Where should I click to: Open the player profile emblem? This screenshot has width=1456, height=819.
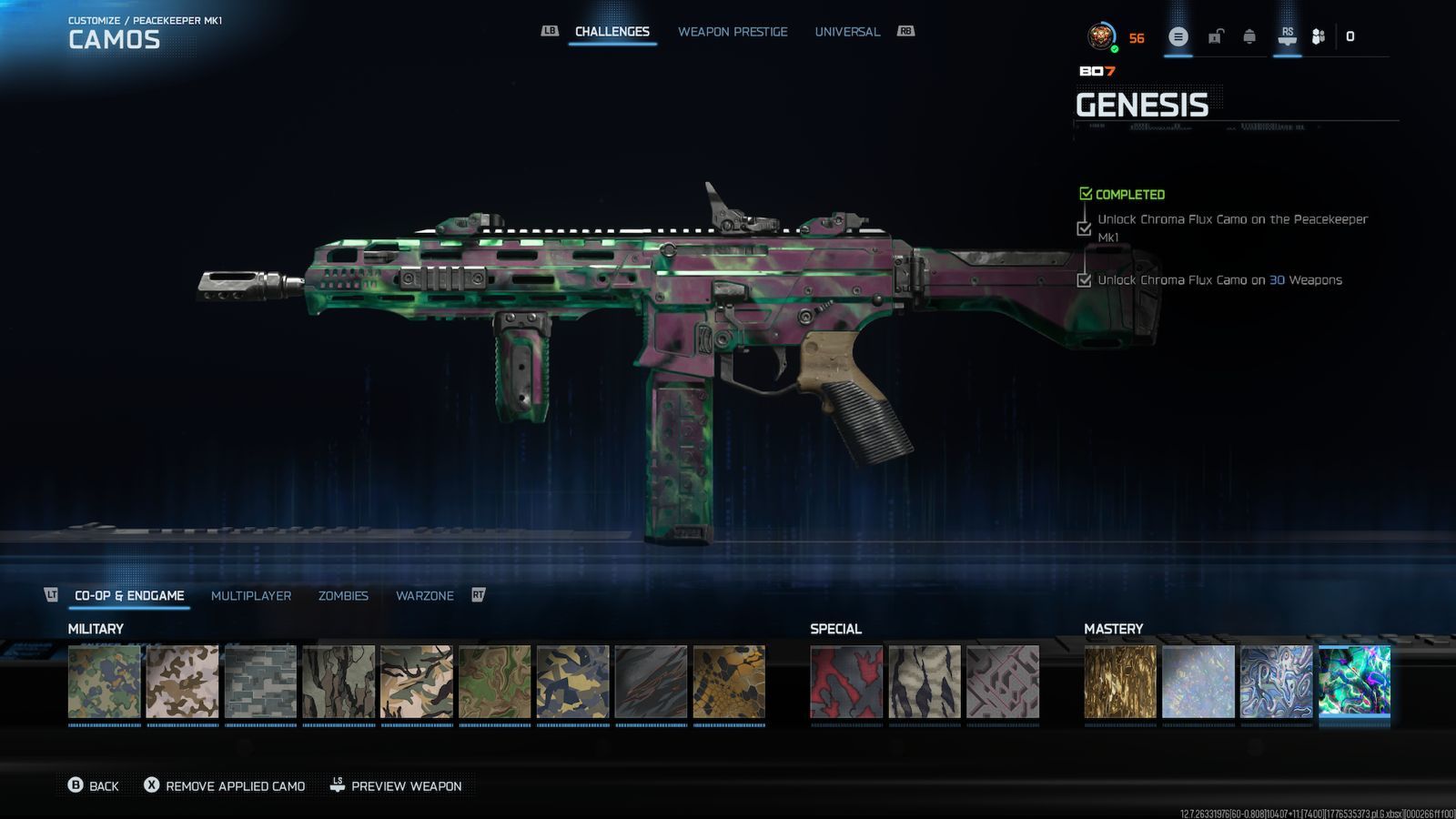coord(1102,37)
